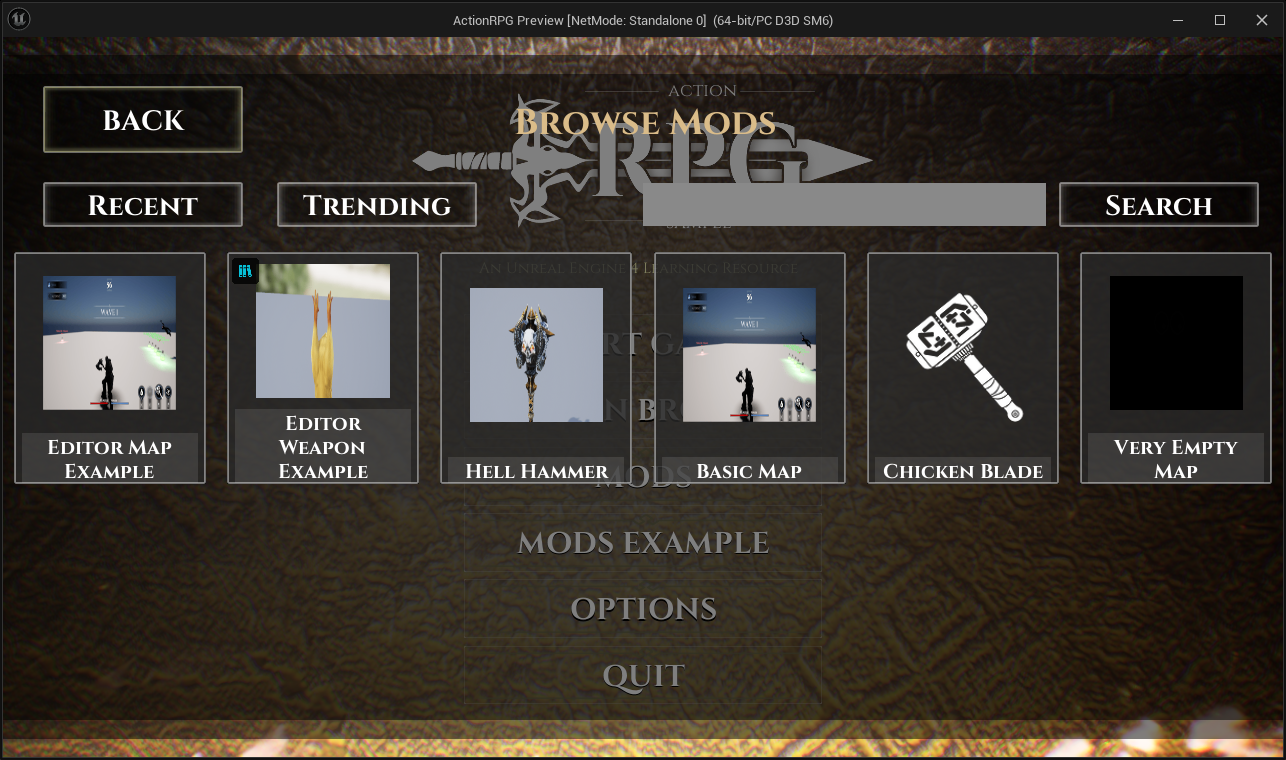Click the gray search input bar
The image size is (1286, 760).
[845, 204]
